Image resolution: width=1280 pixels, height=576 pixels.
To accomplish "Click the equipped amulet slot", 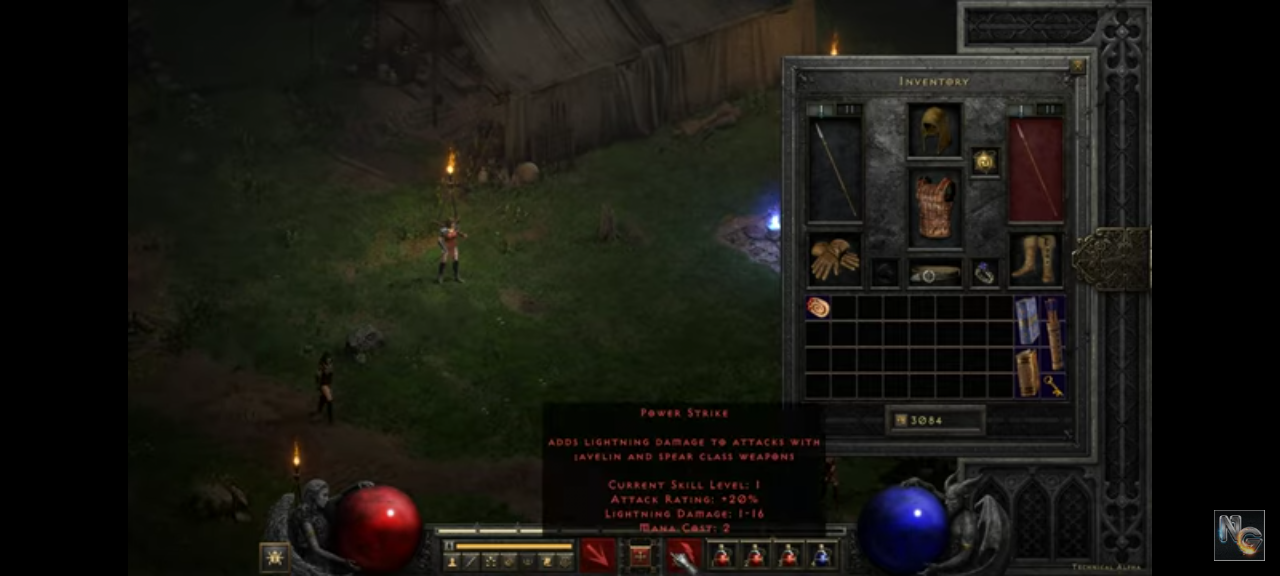I will click(x=985, y=161).
